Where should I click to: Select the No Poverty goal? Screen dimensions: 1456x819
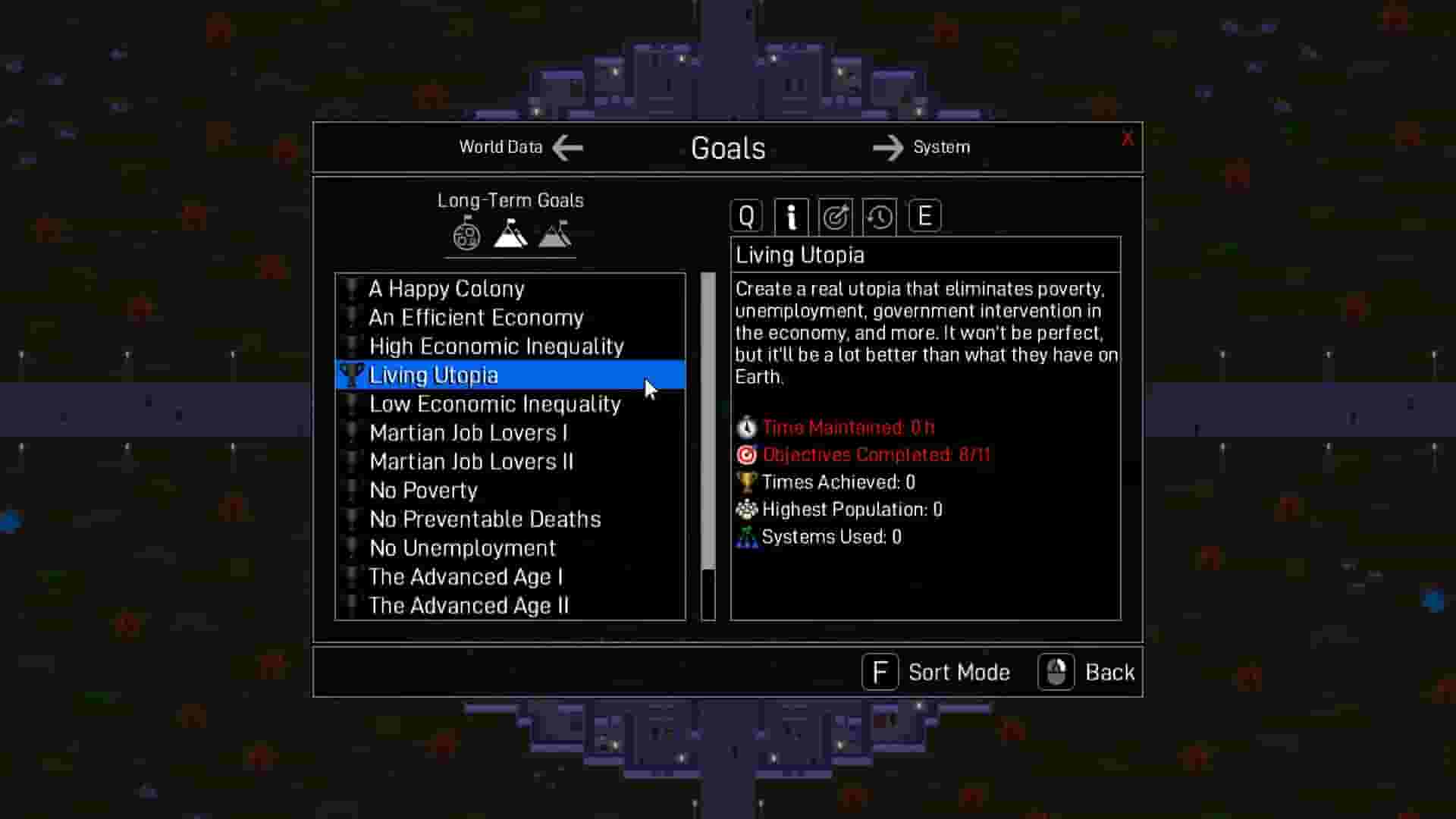pyautogui.click(x=423, y=490)
